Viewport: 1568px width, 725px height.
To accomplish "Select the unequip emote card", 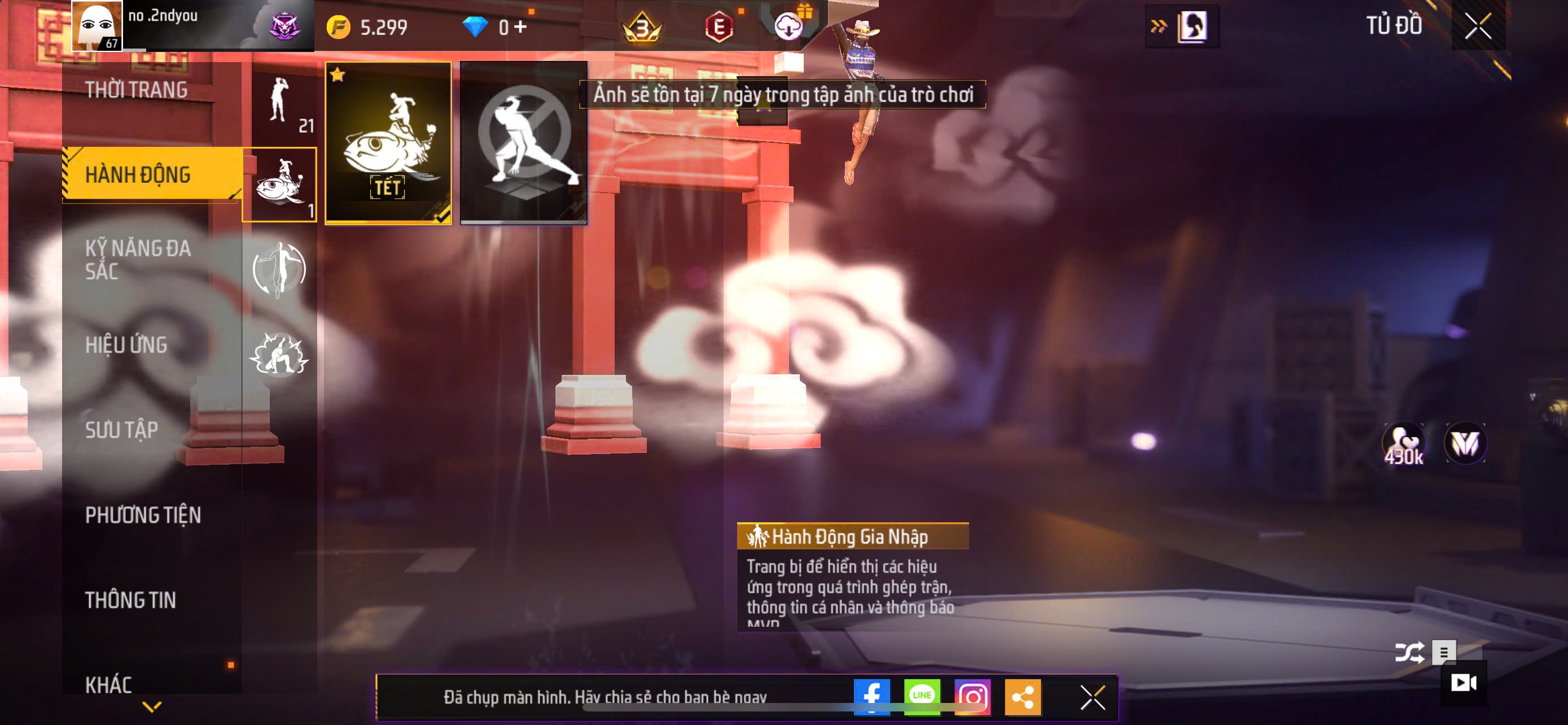I will (x=523, y=143).
